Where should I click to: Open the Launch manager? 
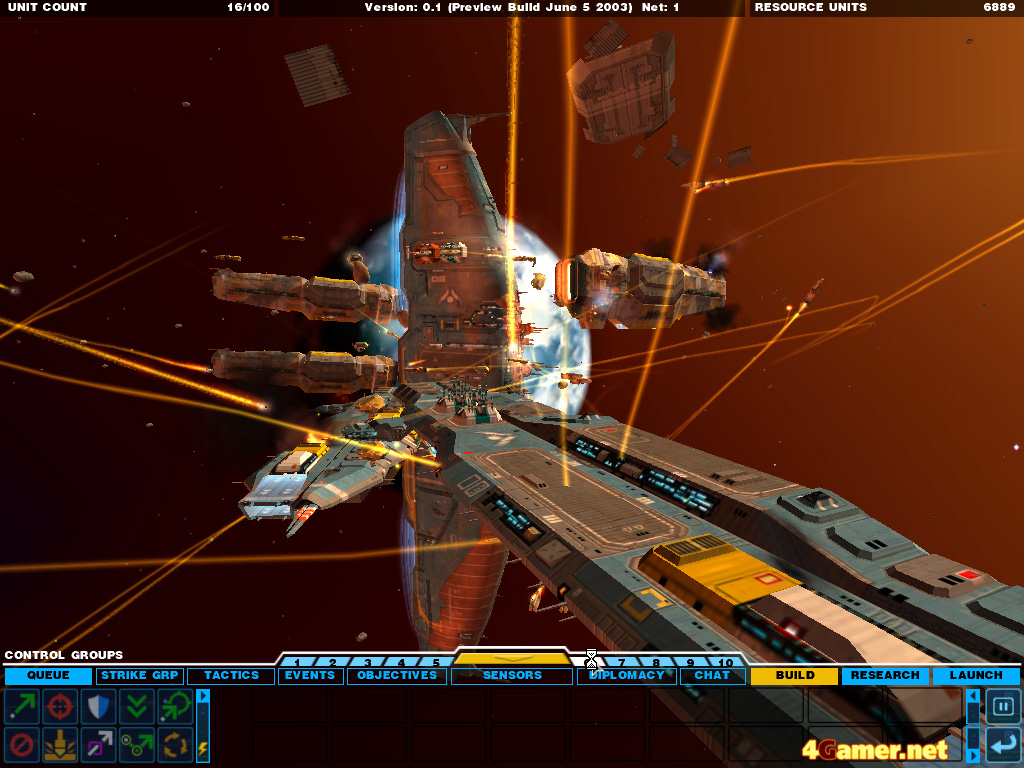click(976, 676)
